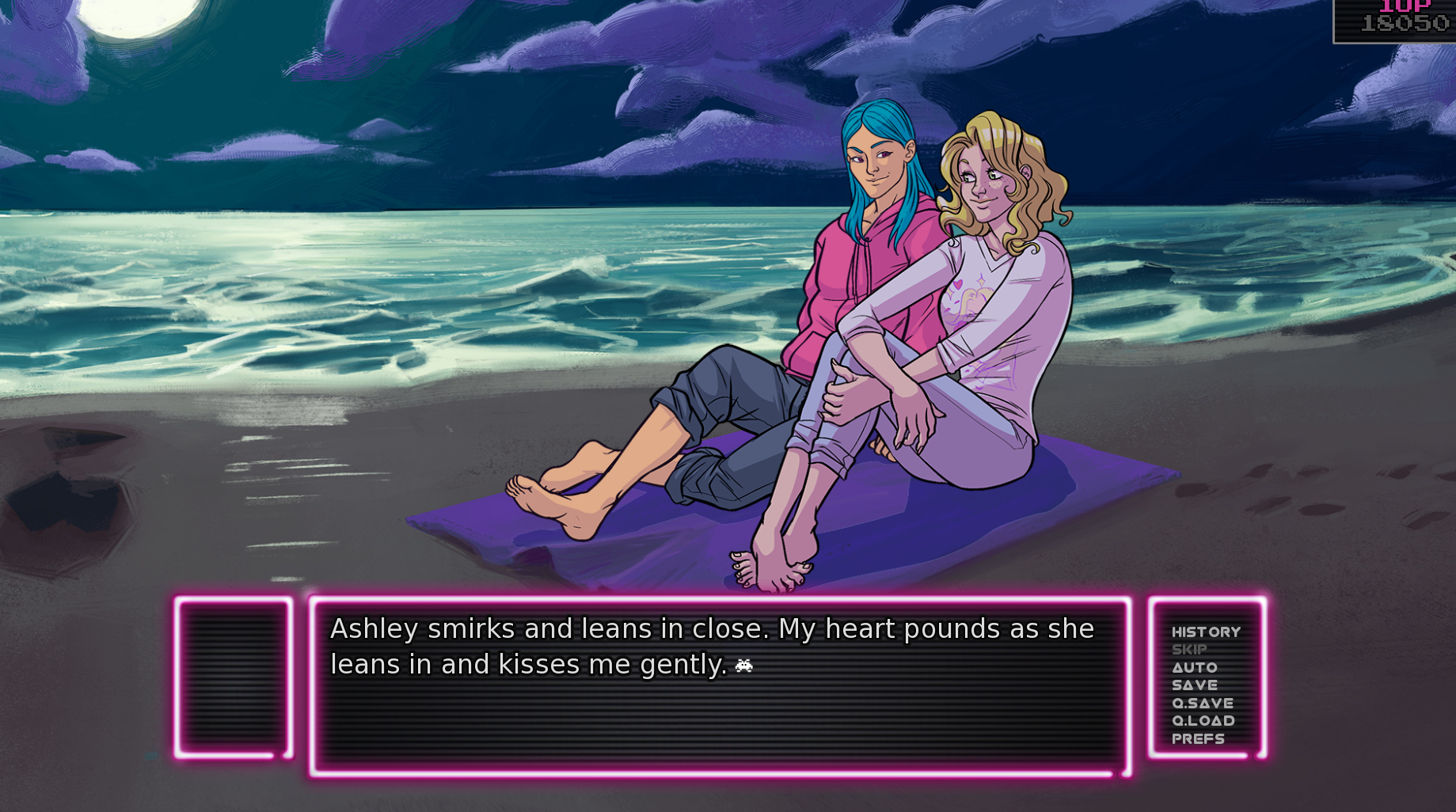Open the History log
Image resolution: width=1456 pixels, height=812 pixels.
[x=1205, y=632]
